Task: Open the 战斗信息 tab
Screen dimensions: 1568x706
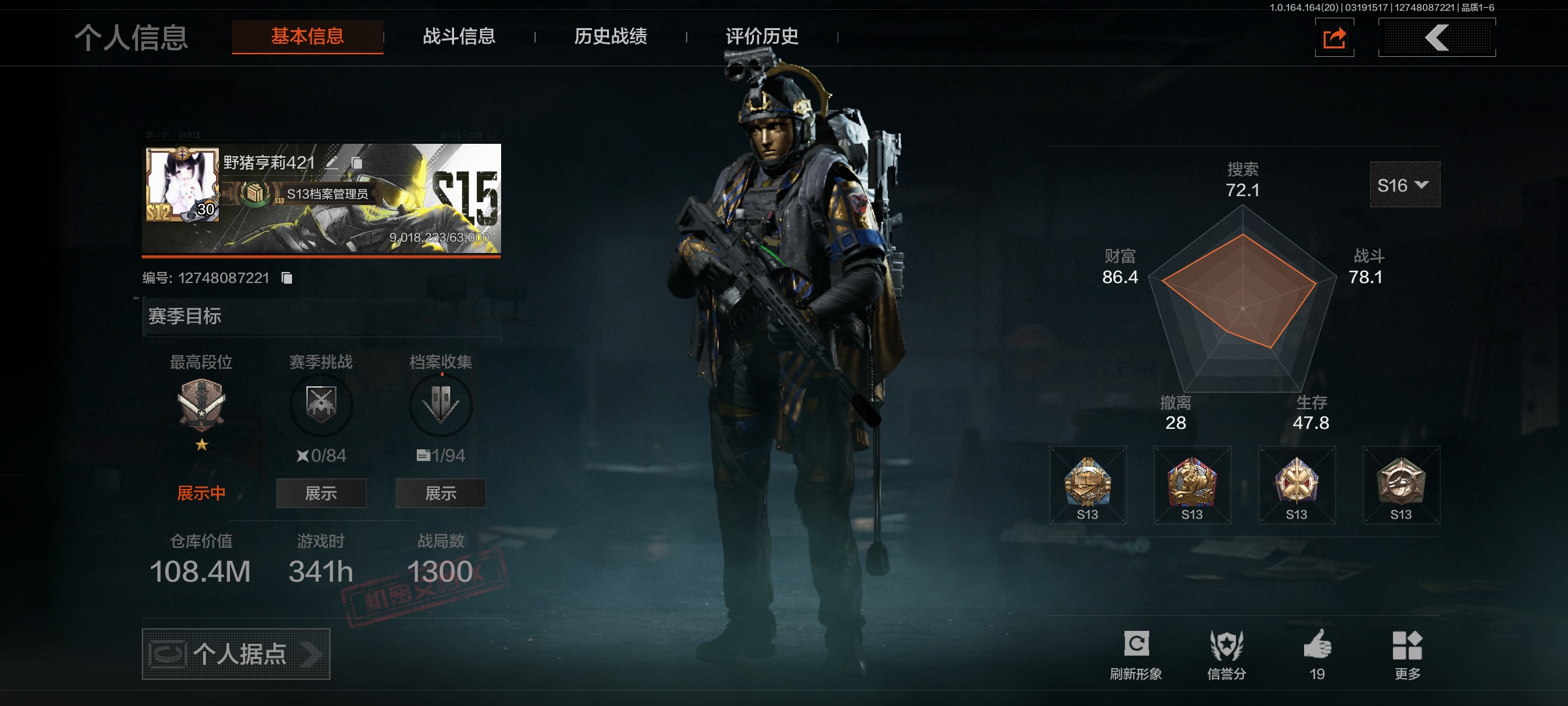Action: point(459,37)
